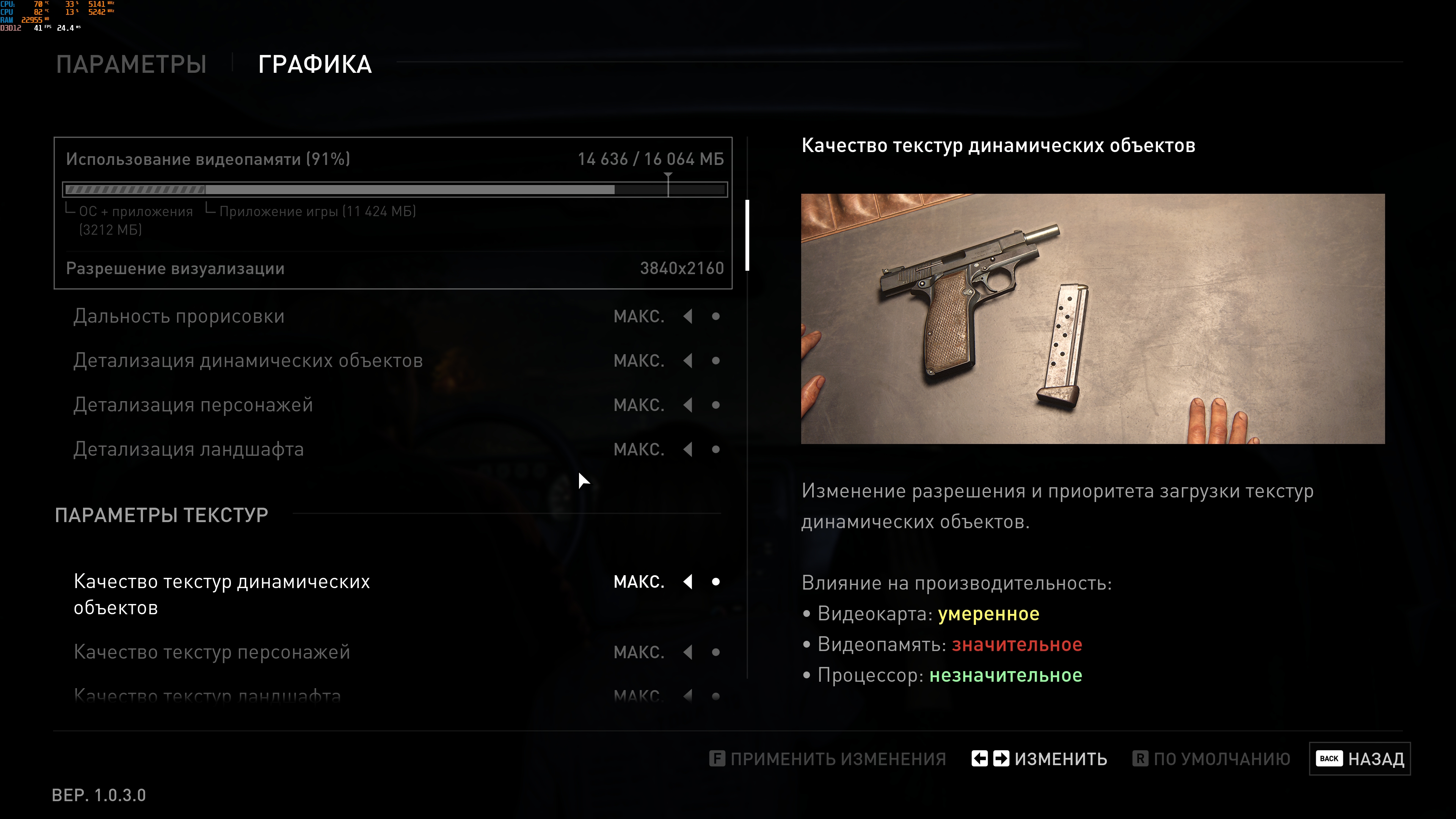
Task: Decrease Детализация ландшафта with left arrow
Action: pyautogui.click(x=688, y=449)
